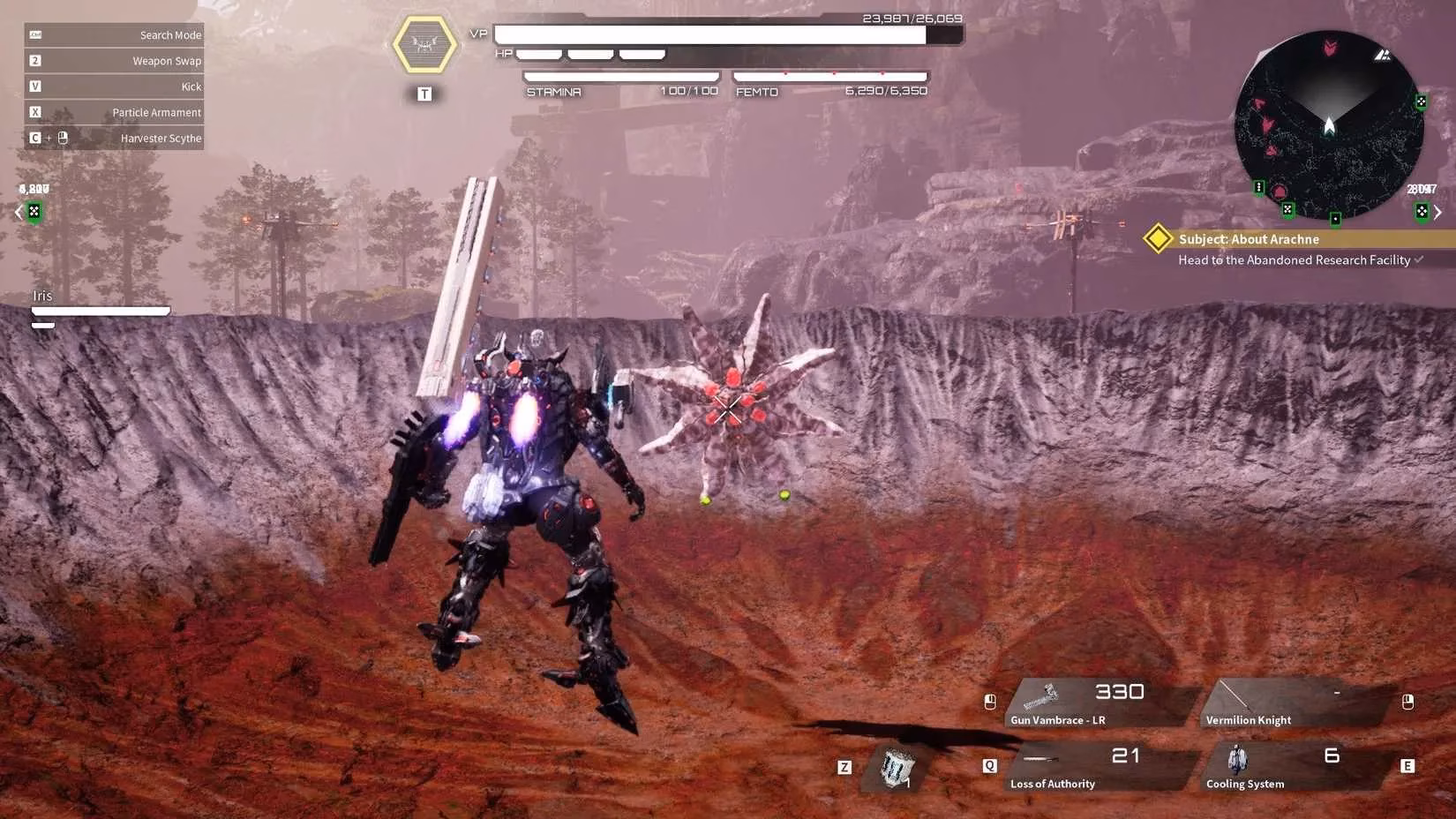Click the Iris health bar
1456x819 pixels.
[x=100, y=311]
